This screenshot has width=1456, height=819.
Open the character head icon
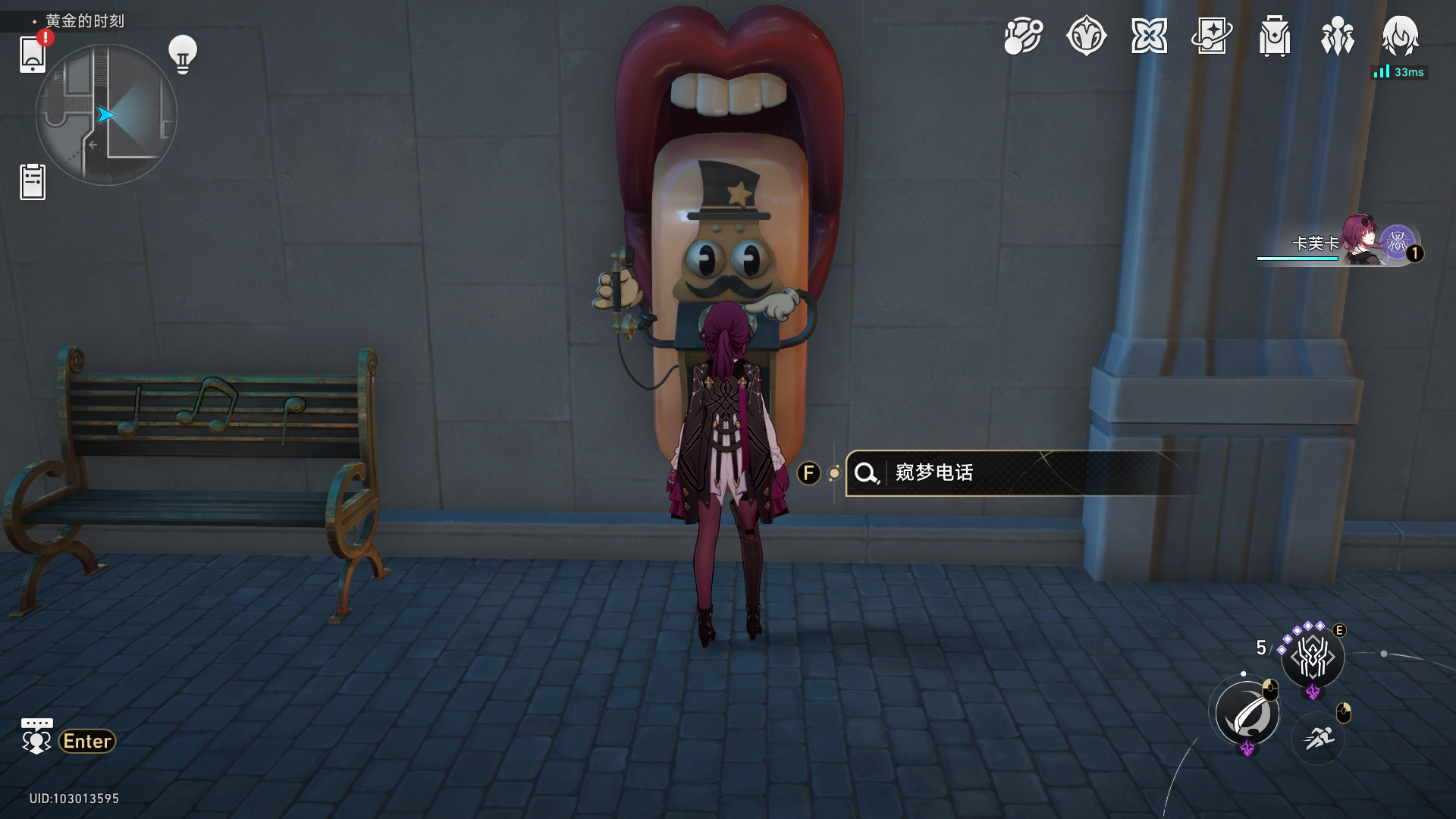pyautogui.click(x=1400, y=36)
